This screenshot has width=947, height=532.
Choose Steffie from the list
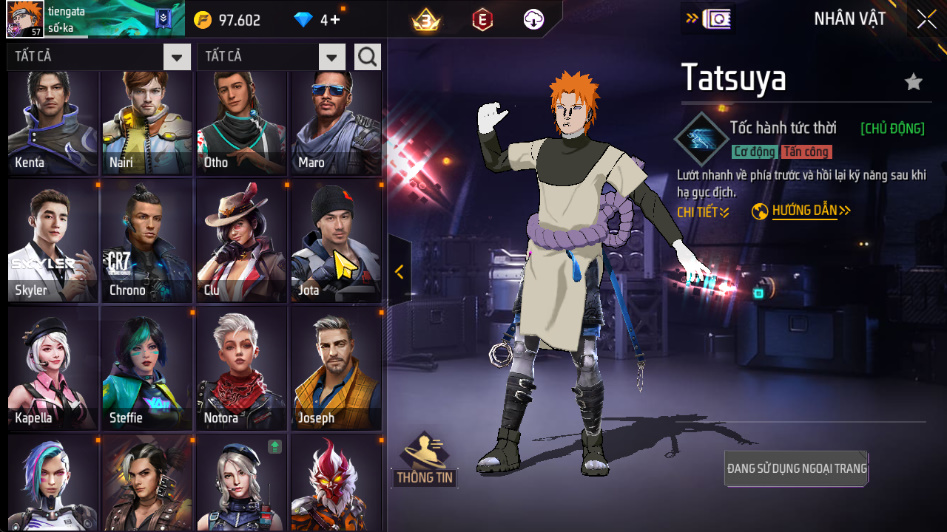[147, 369]
